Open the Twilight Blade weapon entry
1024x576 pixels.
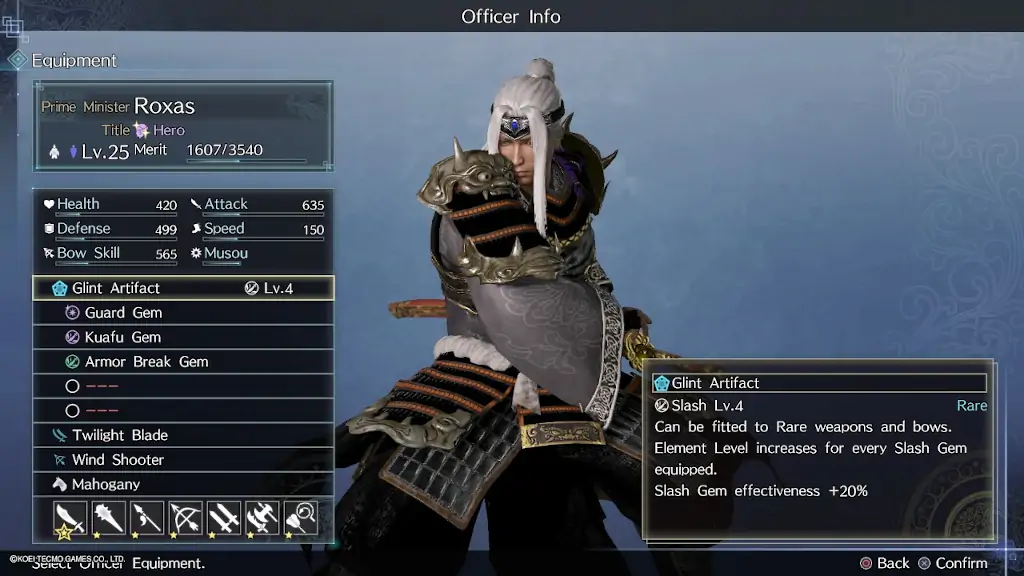coord(183,435)
